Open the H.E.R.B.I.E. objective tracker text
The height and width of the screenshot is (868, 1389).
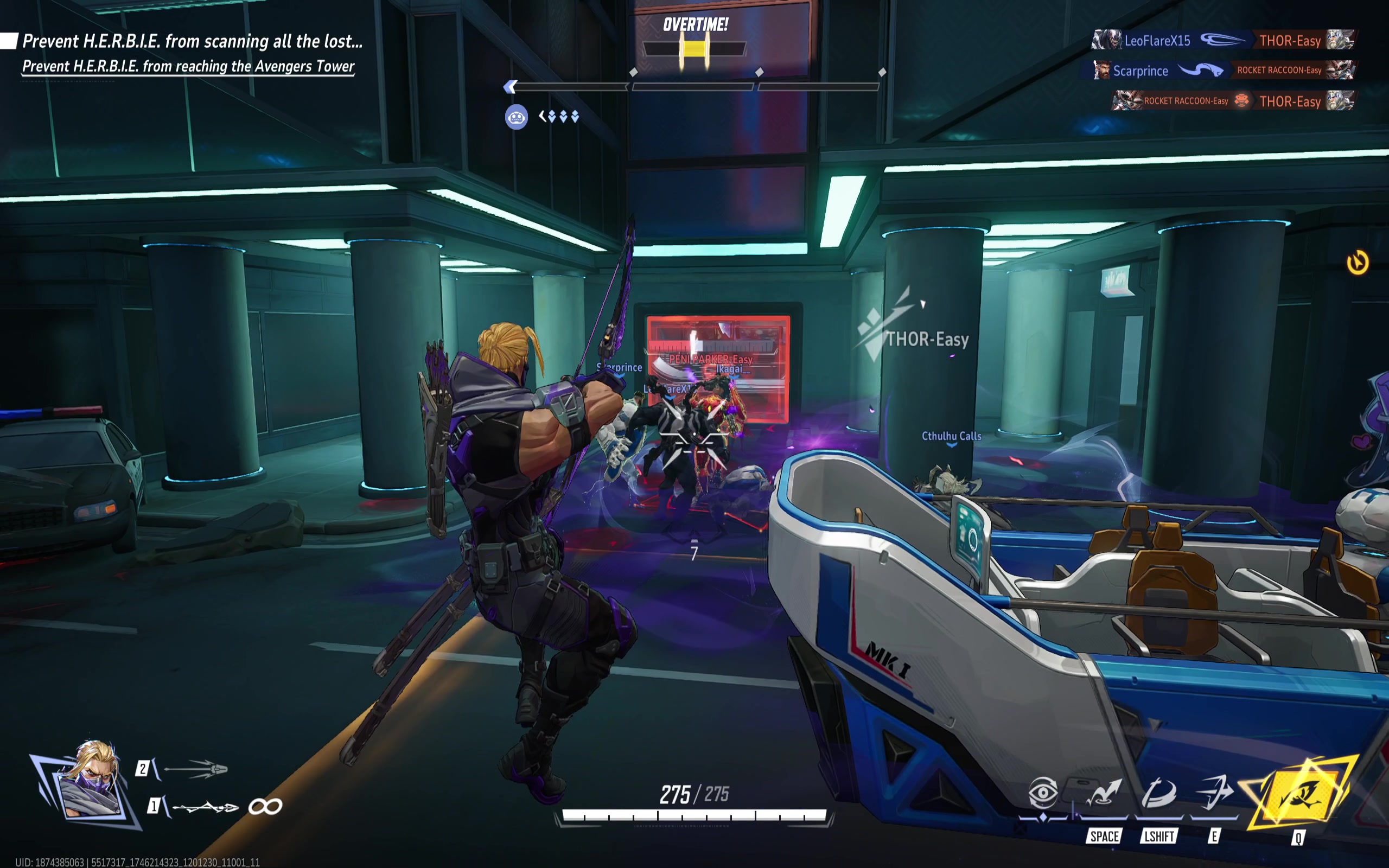tap(192, 41)
